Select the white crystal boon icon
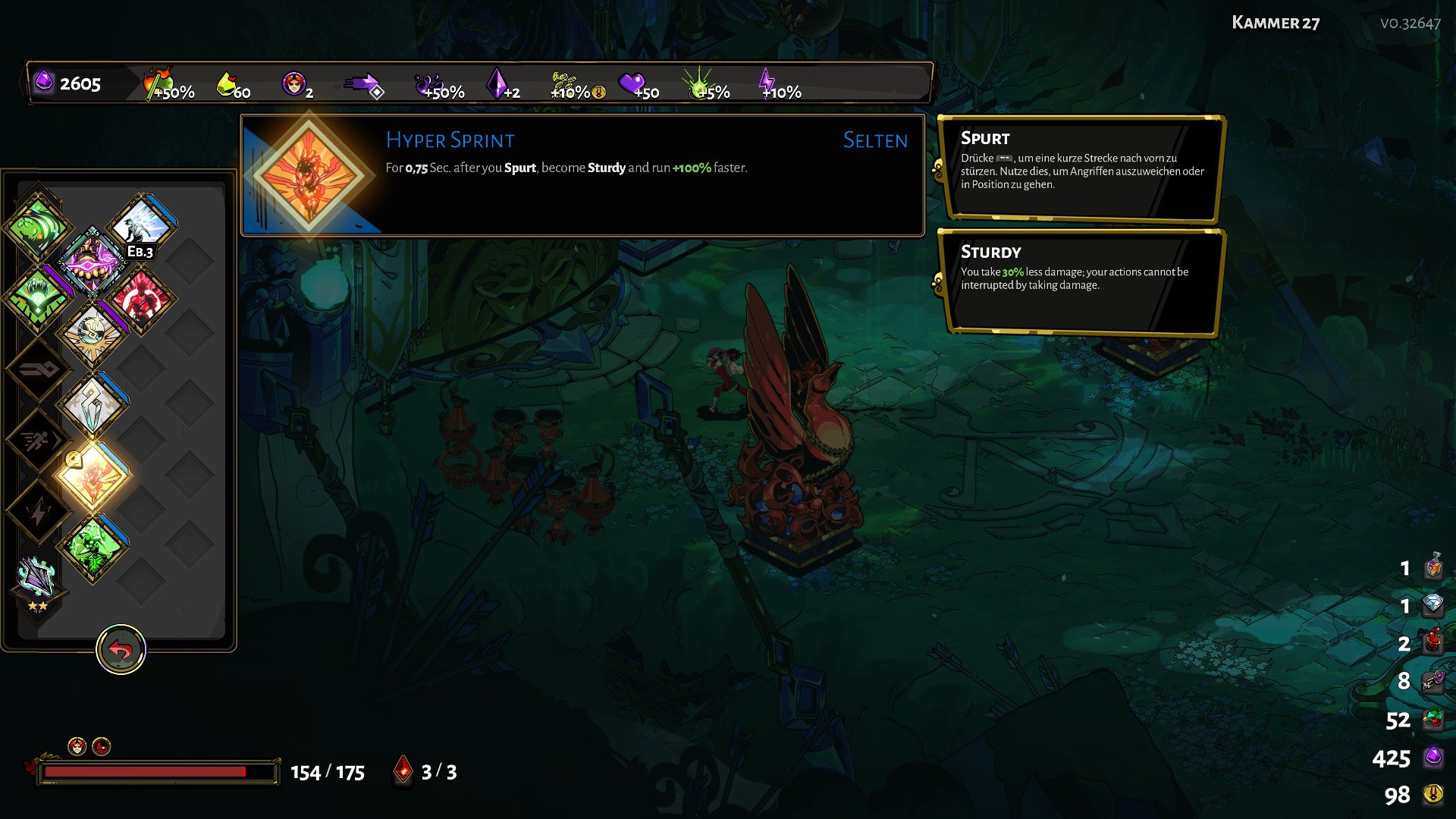The width and height of the screenshot is (1456, 819). click(x=93, y=402)
